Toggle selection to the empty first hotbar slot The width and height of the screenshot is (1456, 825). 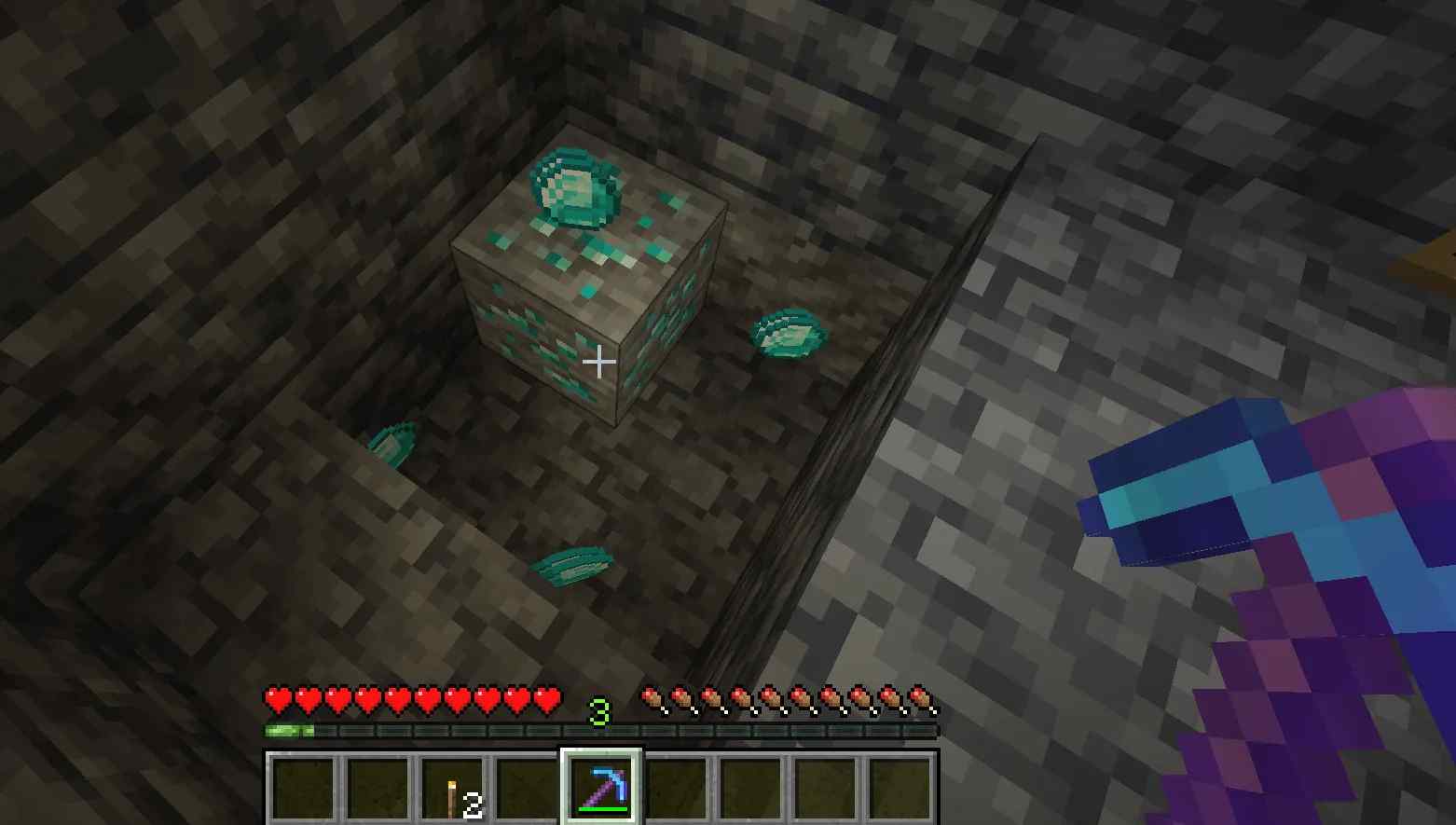[x=302, y=788]
